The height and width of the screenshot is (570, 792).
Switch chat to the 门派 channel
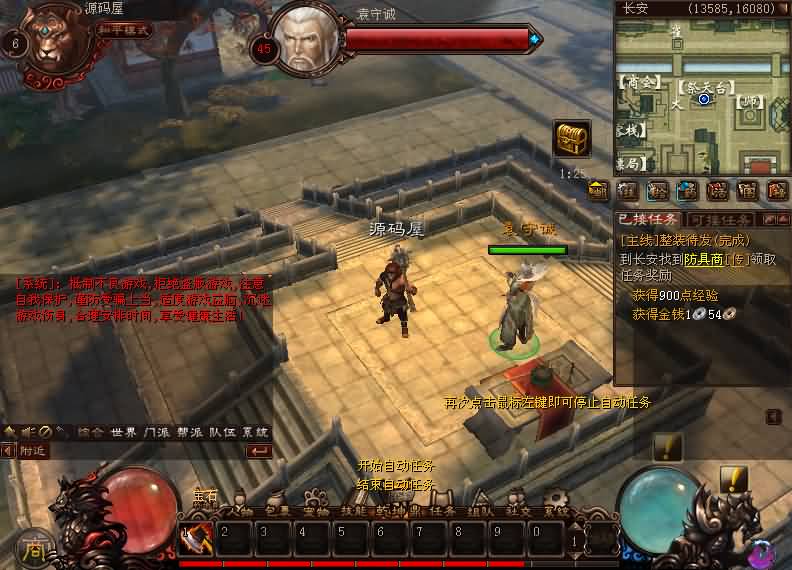[x=156, y=432]
